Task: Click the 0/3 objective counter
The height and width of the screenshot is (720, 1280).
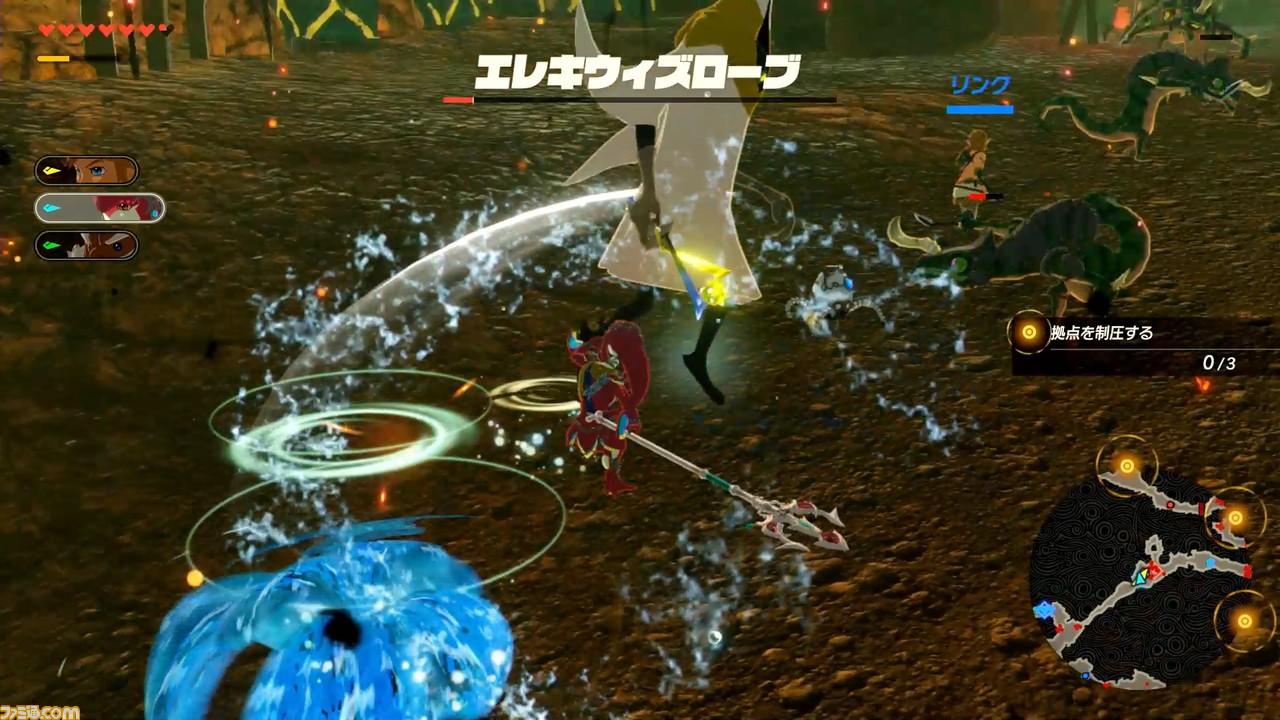Action: pos(1218,364)
